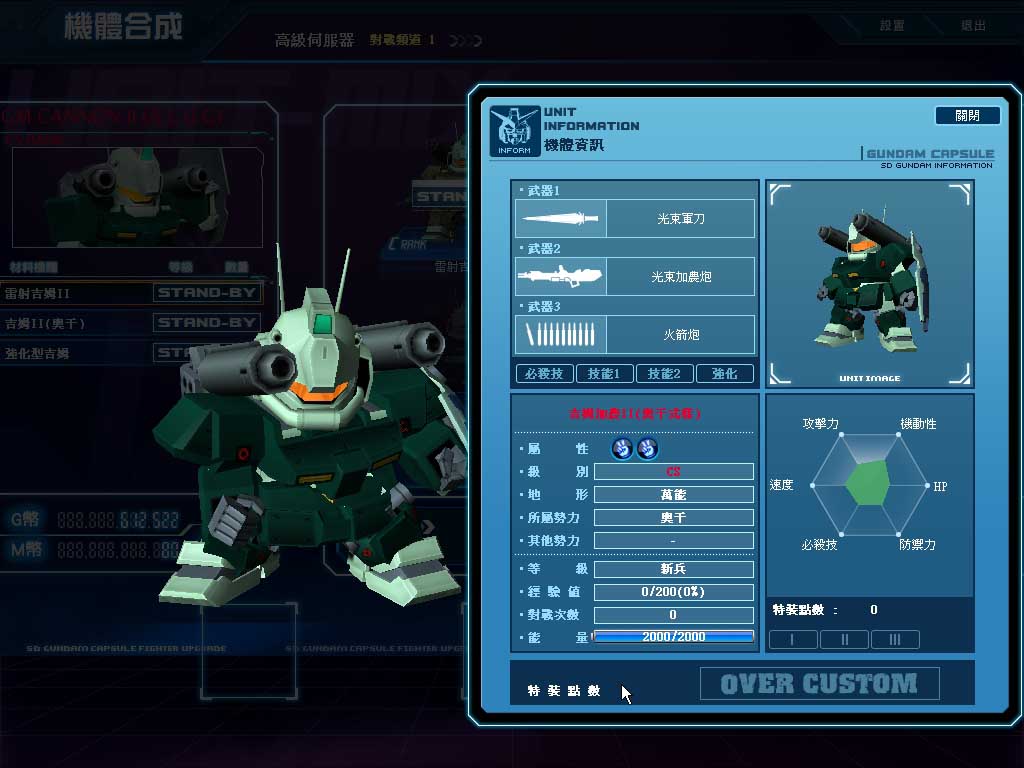Select weapon 1 beam saber row
This screenshot has height=768, width=1024.
pyautogui.click(x=635, y=218)
